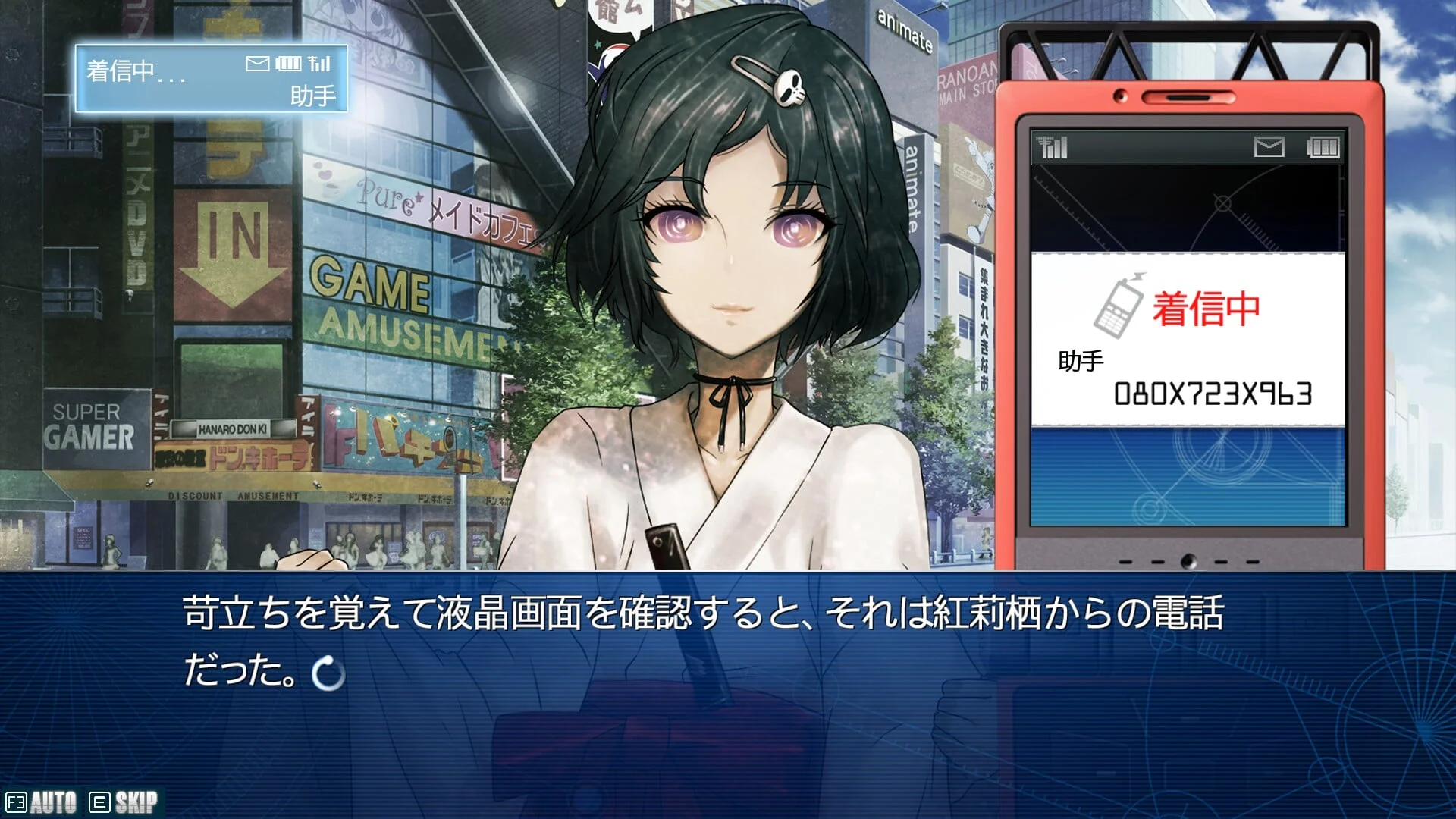Activate the SKIP text function

click(x=124, y=802)
